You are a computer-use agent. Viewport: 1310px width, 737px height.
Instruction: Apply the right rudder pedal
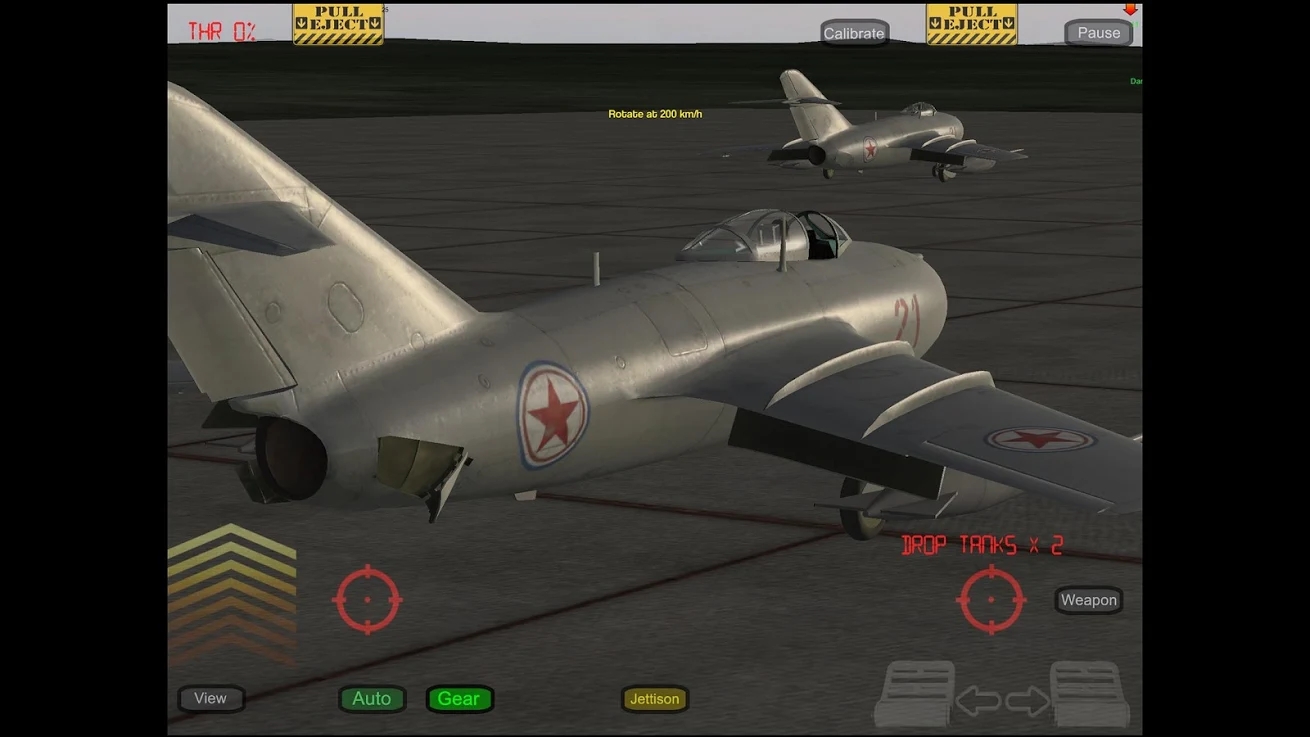click(1090, 693)
